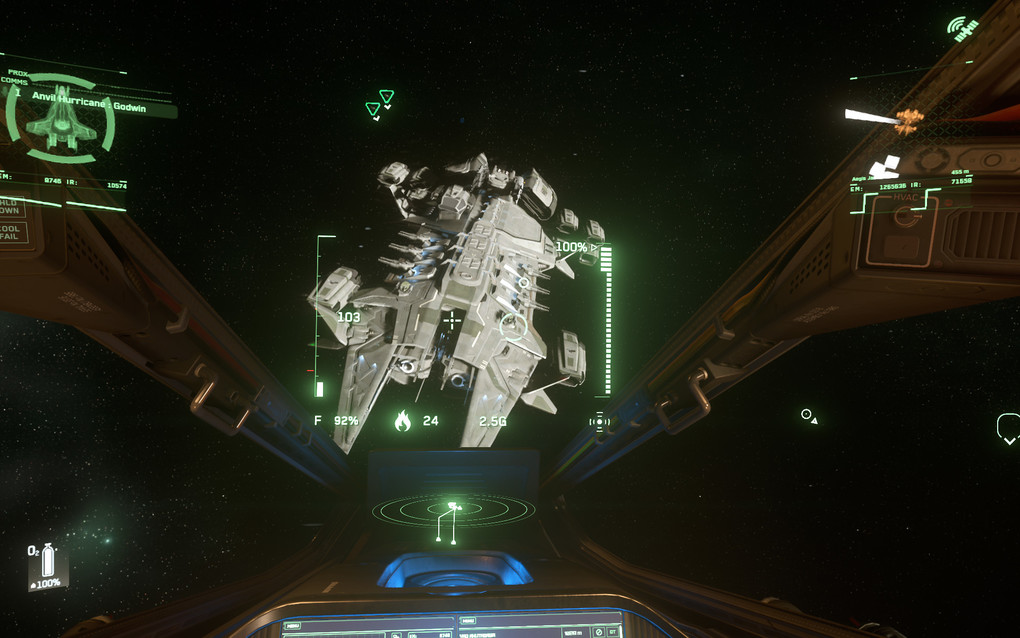This screenshot has height=638, width=1020.
Task: Click the orange ship target marker
Action: (x=908, y=121)
